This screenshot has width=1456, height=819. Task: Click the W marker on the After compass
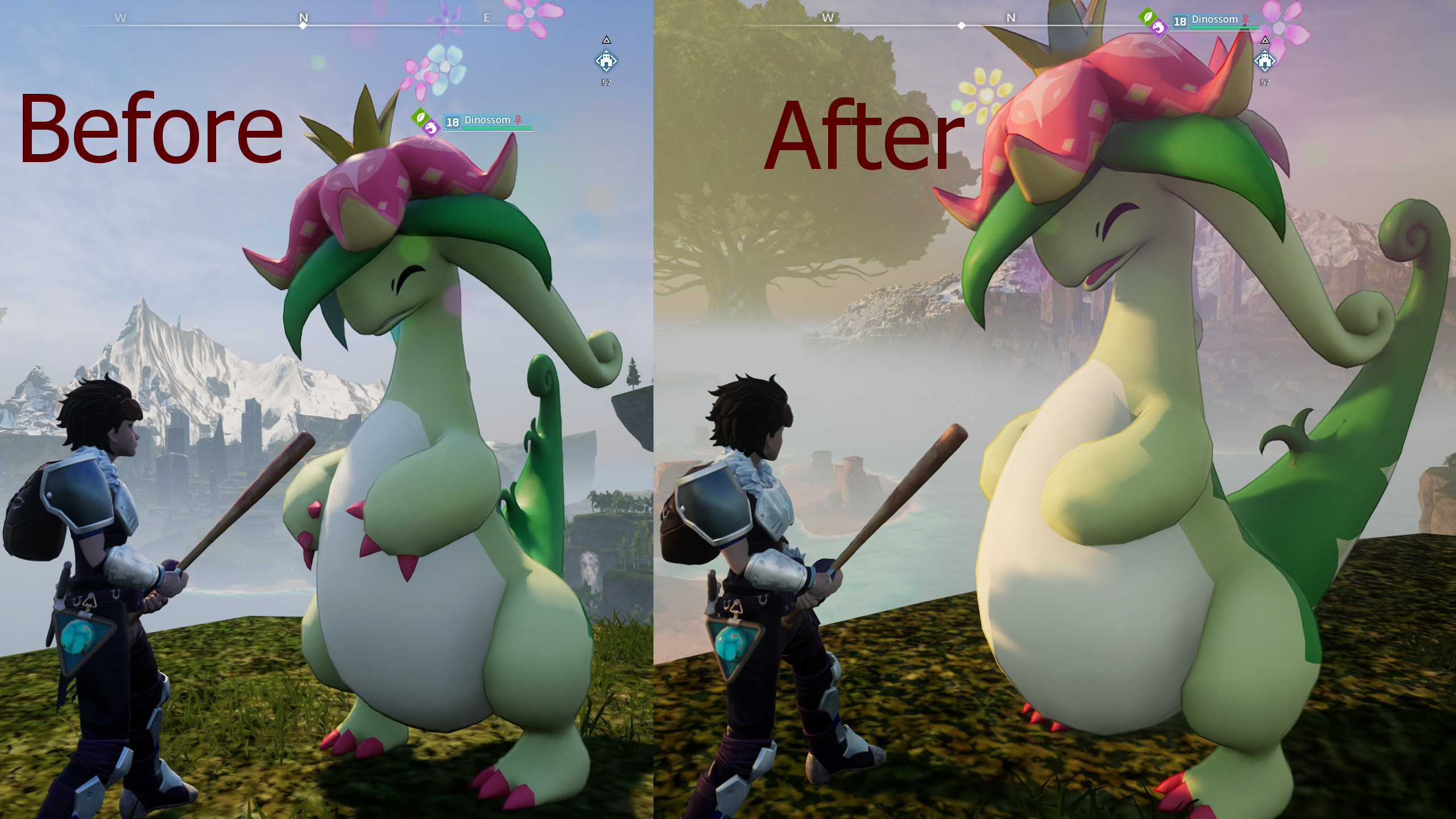[826, 18]
